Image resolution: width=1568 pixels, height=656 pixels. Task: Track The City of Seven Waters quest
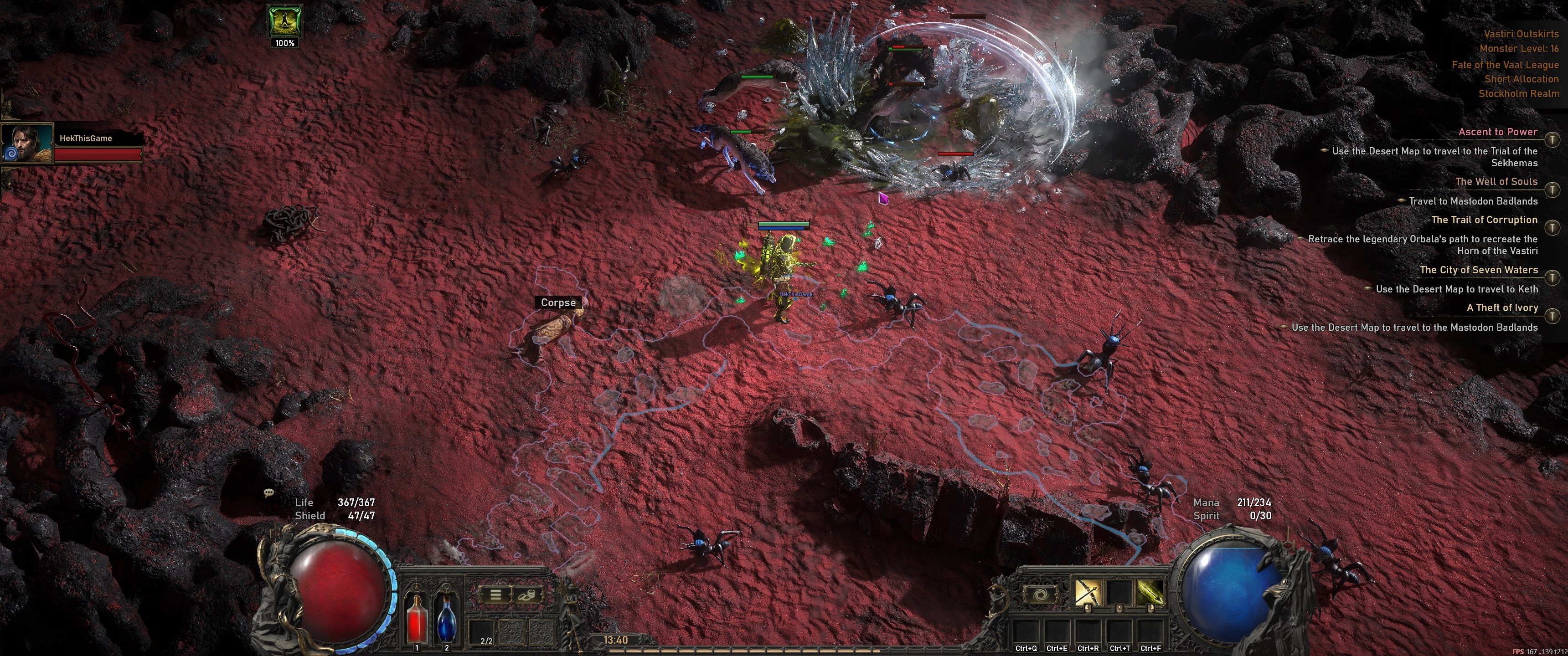tap(1553, 277)
